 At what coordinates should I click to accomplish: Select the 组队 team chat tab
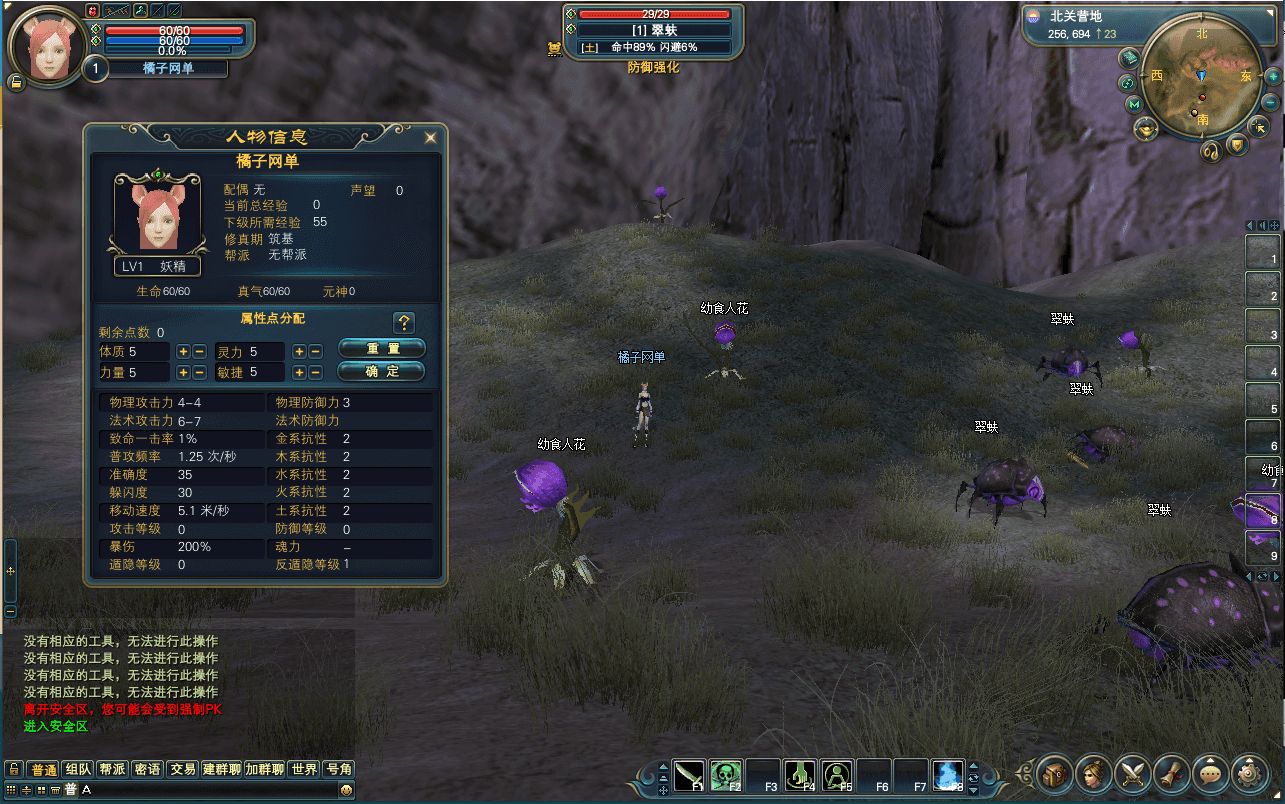(78, 769)
